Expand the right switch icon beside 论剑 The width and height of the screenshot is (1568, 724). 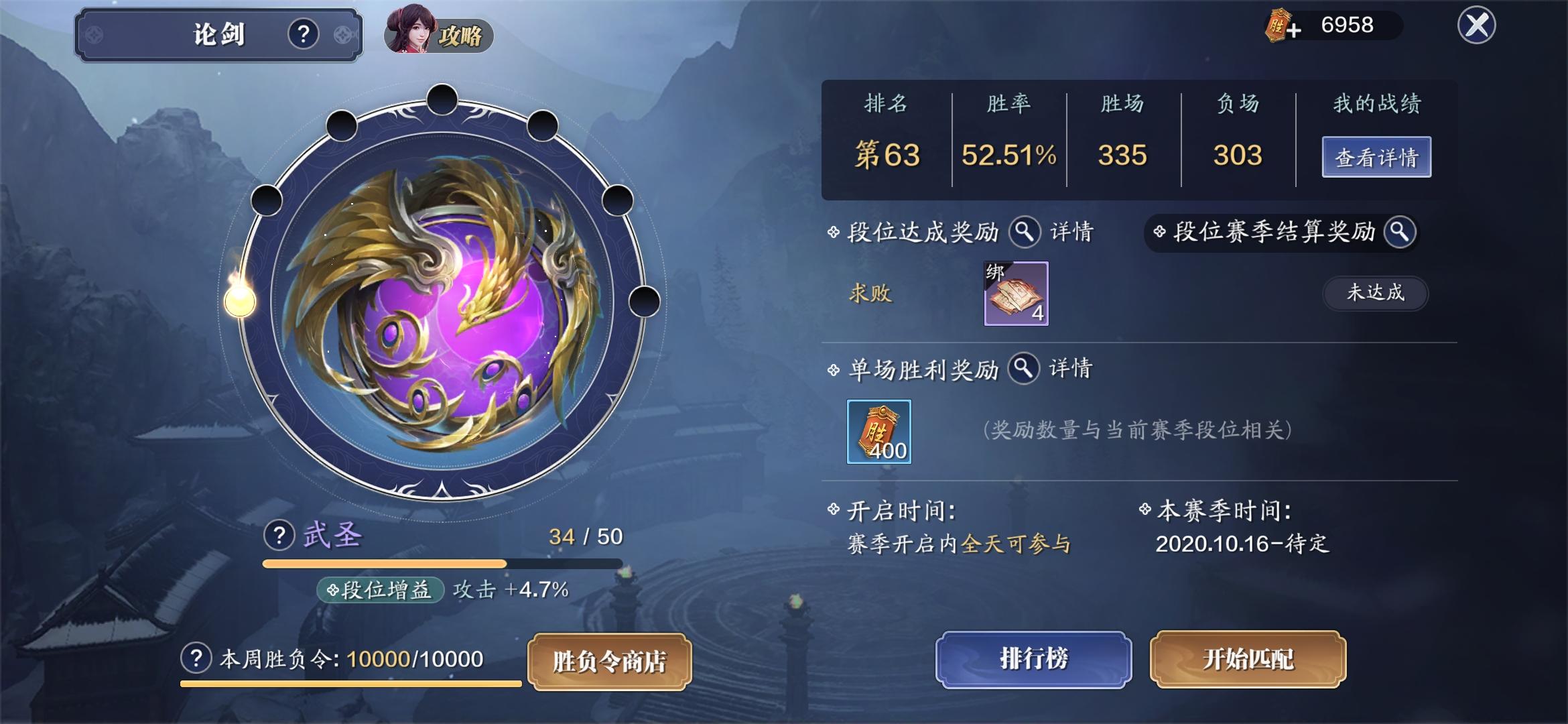click(x=344, y=32)
